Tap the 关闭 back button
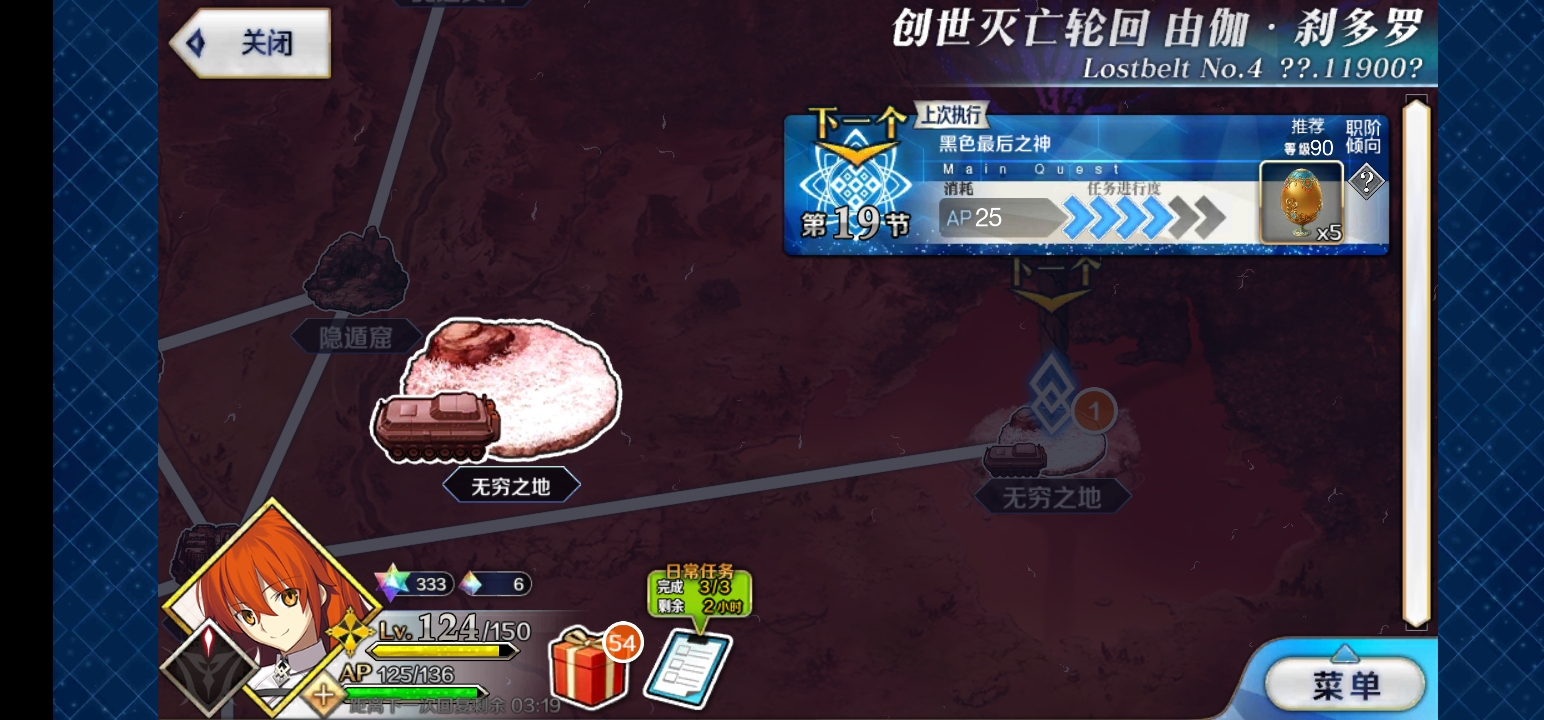 [x=250, y=42]
